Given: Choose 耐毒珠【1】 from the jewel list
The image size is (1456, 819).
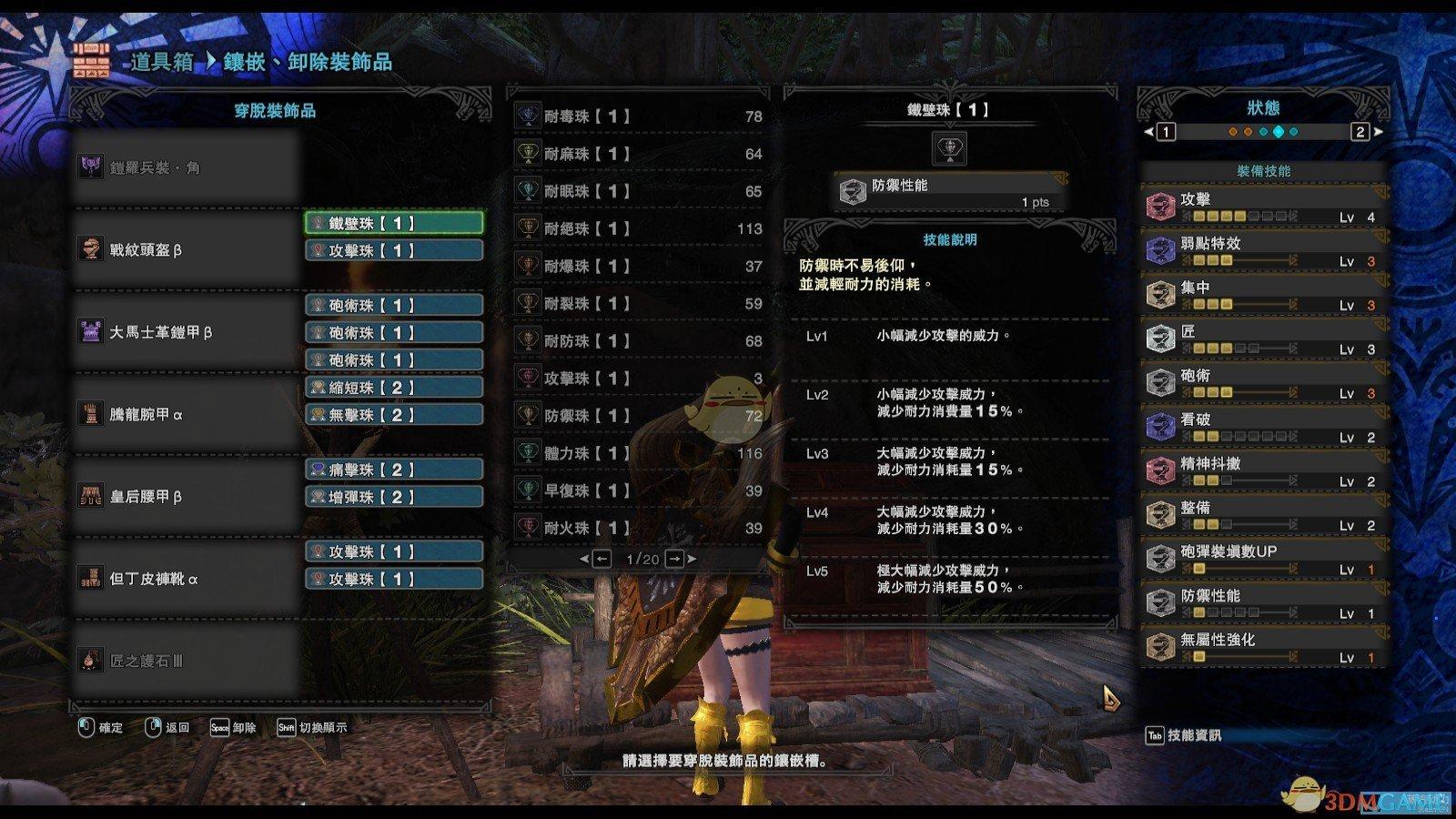Looking at the screenshot, I should 637,116.
